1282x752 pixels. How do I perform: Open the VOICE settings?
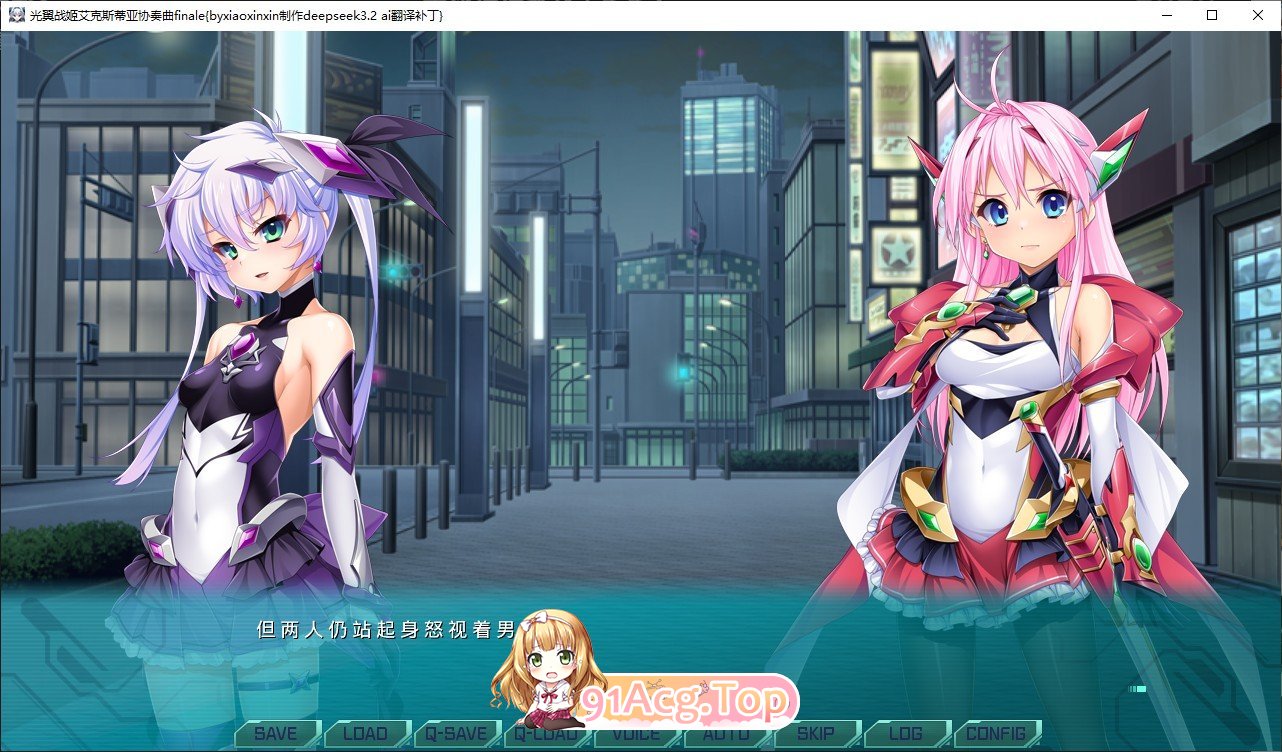(635, 733)
